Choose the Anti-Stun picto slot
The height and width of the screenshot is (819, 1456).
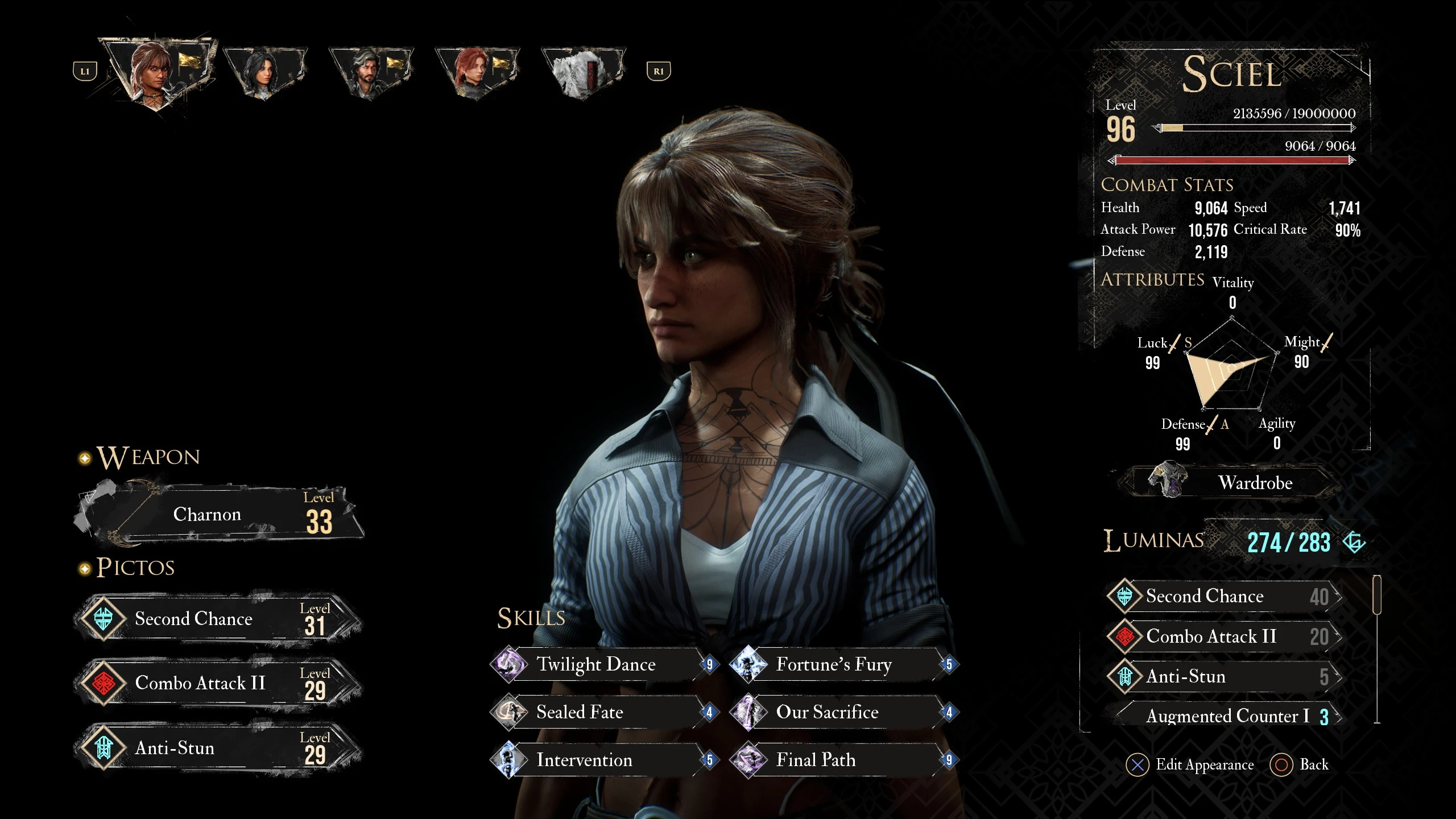pyautogui.click(x=219, y=748)
